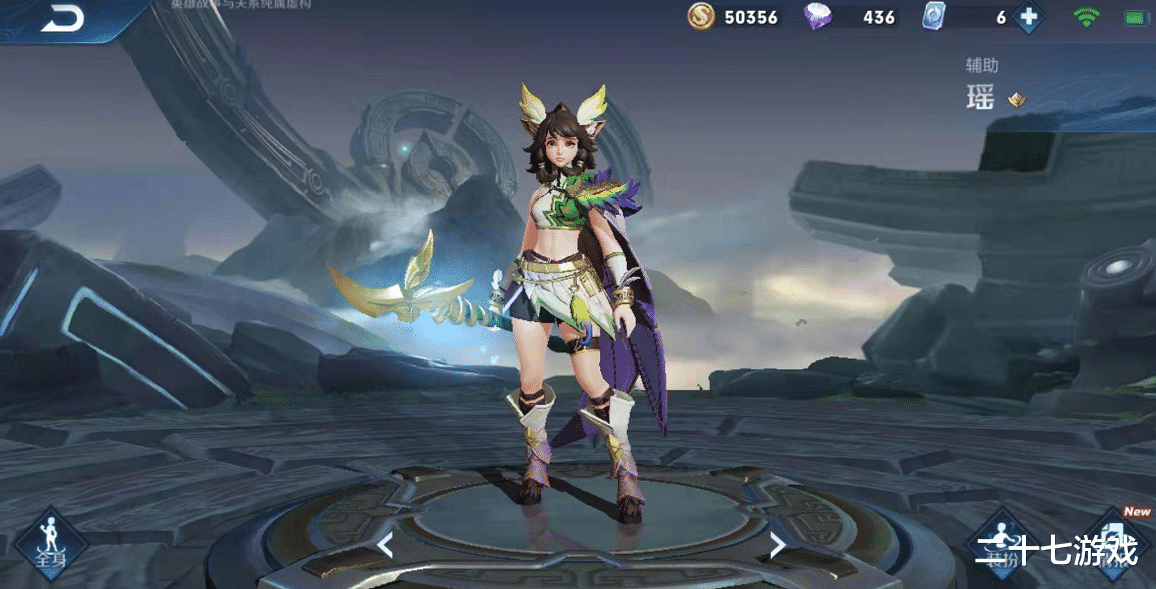Image resolution: width=1156 pixels, height=589 pixels.
Task: Click the blue voucher ticket icon
Action: [x=934, y=17]
